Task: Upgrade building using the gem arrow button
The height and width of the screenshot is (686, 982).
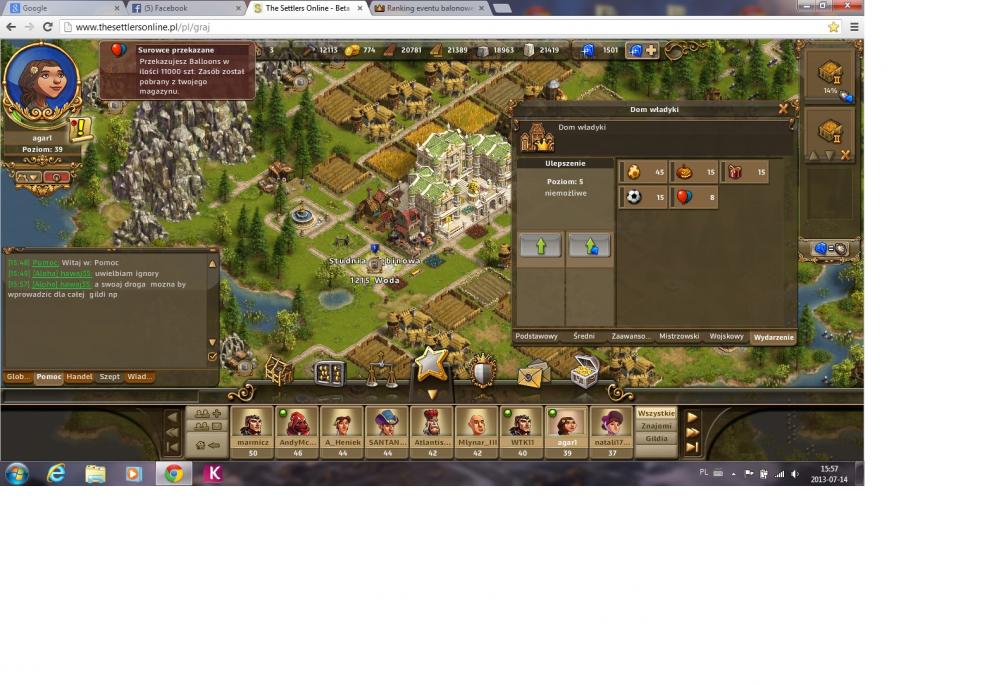Action: 589,245
